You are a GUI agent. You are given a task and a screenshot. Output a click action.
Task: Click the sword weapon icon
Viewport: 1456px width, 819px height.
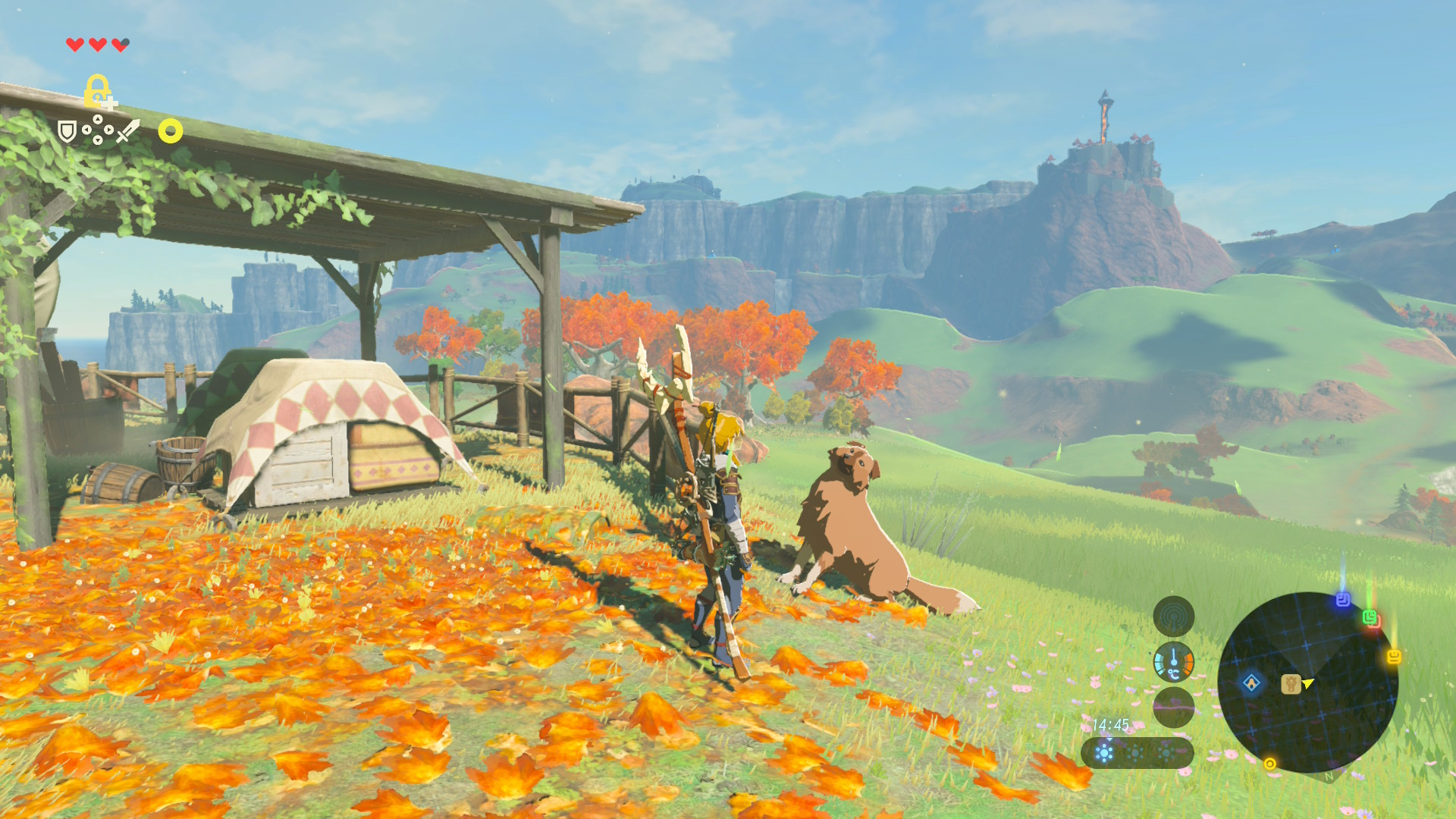point(128,131)
